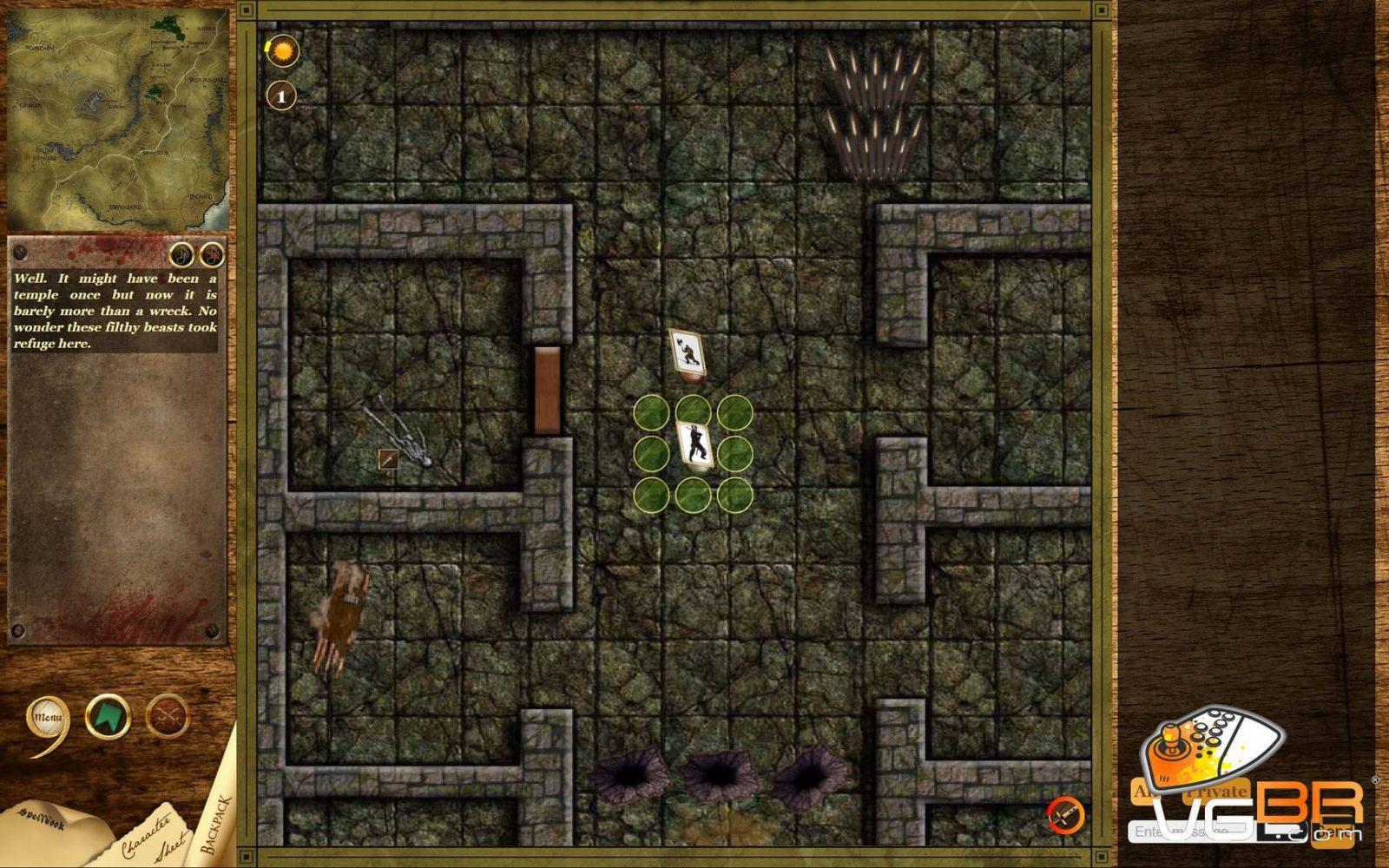The height and width of the screenshot is (868, 1389).
Task: Click the green flag round button
Action: pos(108,718)
